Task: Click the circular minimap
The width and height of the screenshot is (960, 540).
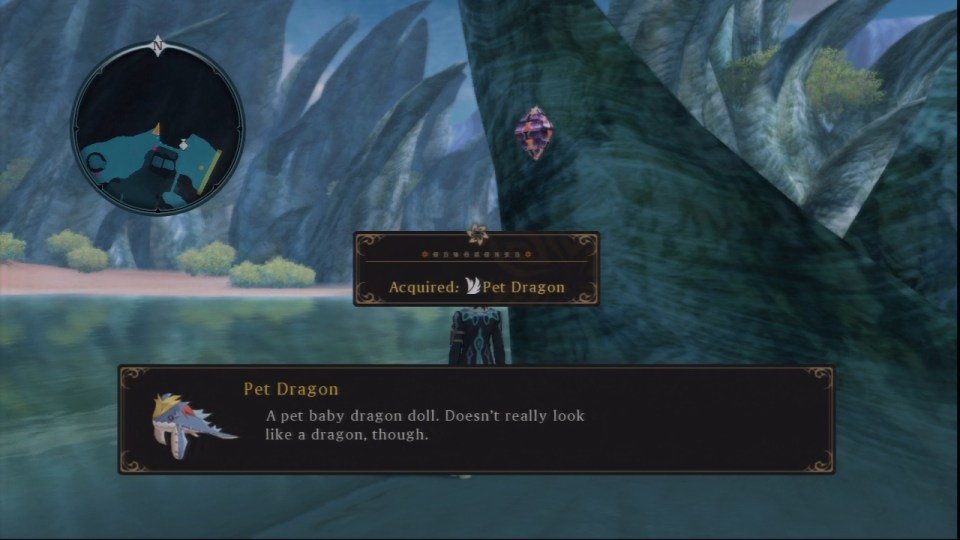Action: coord(158,128)
